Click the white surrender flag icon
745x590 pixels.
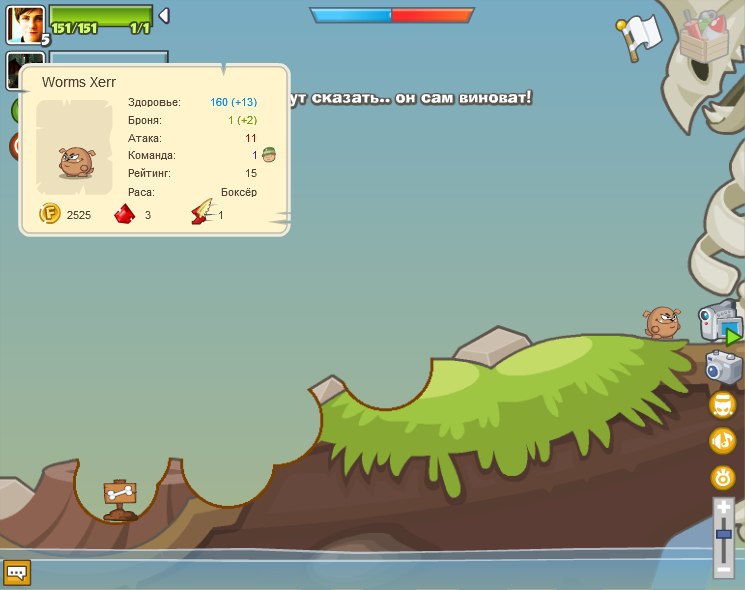point(638,38)
